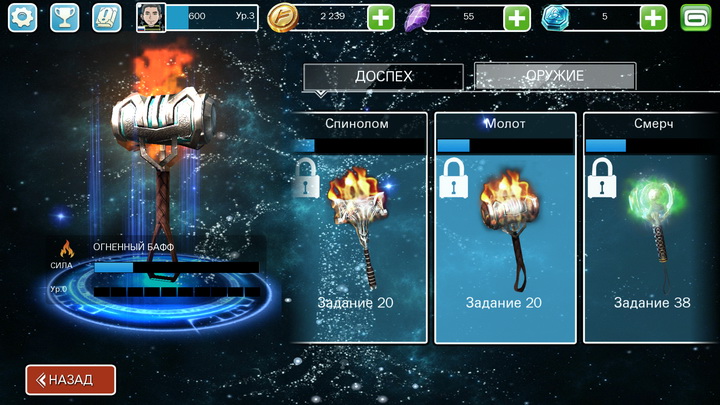Add blue rune tokens with plus button

pos(653,17)
